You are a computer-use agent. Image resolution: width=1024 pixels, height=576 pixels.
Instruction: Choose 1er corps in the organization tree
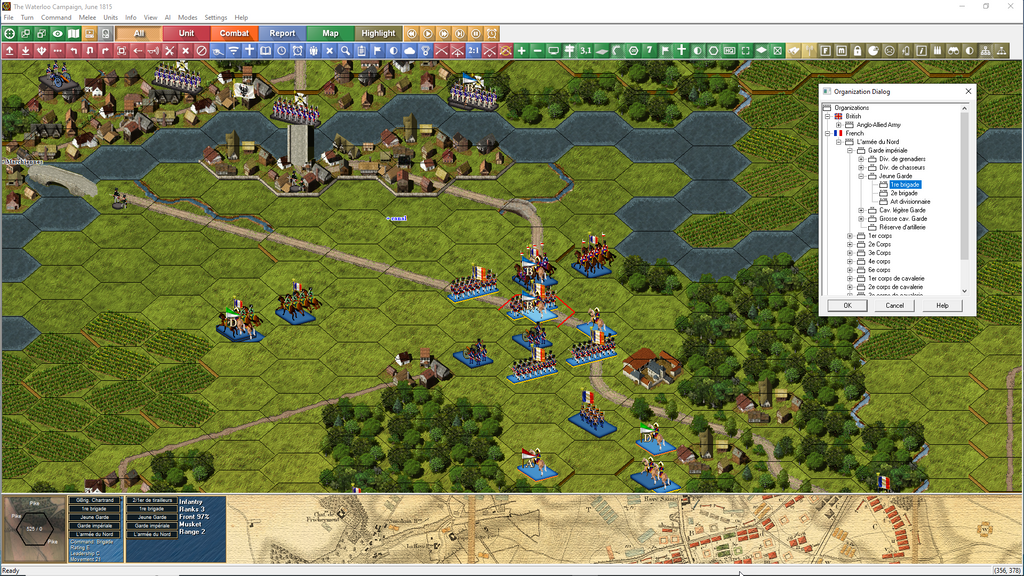tap(879, 236)
